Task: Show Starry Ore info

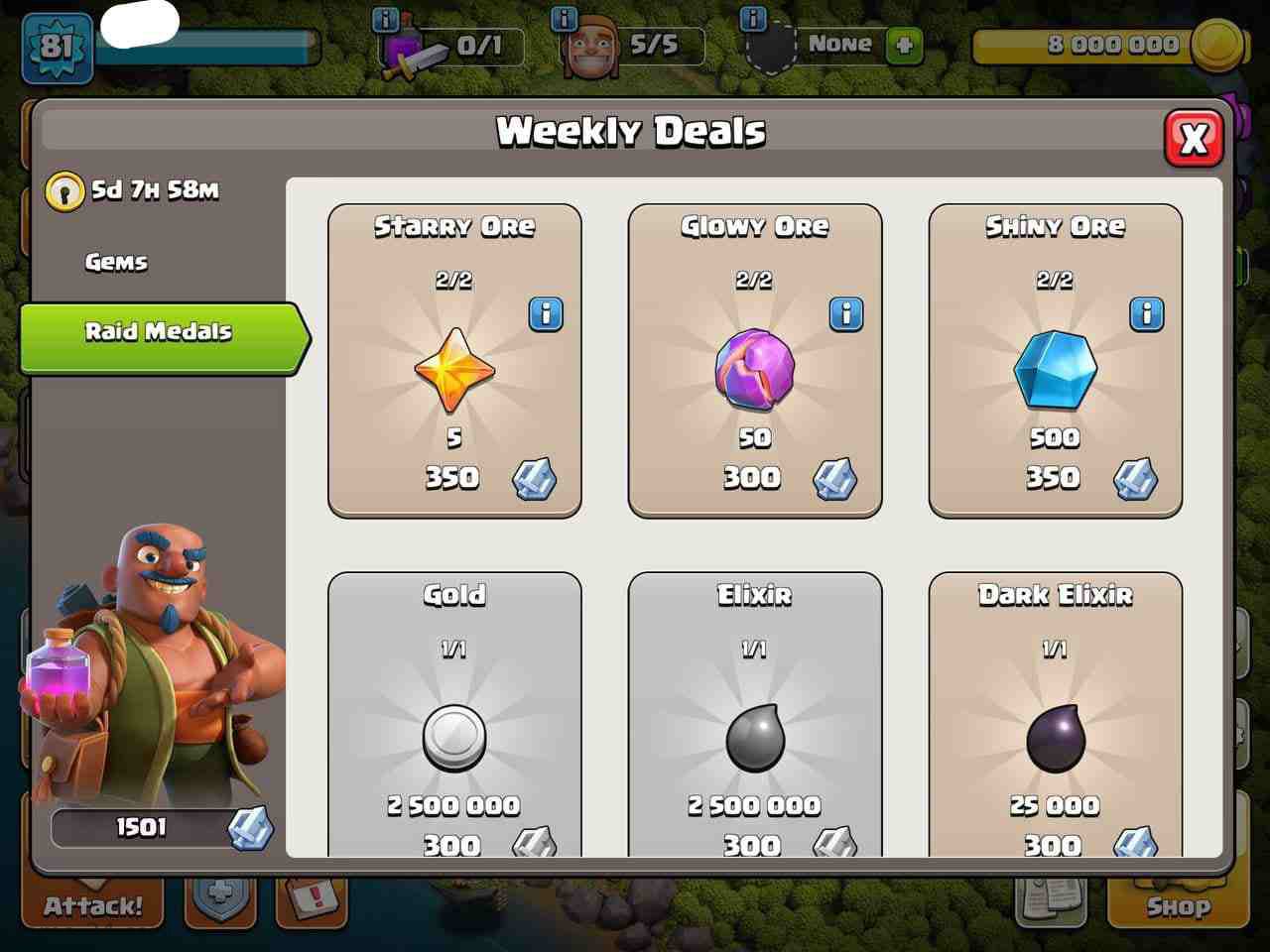Action: tap(546, 314)
